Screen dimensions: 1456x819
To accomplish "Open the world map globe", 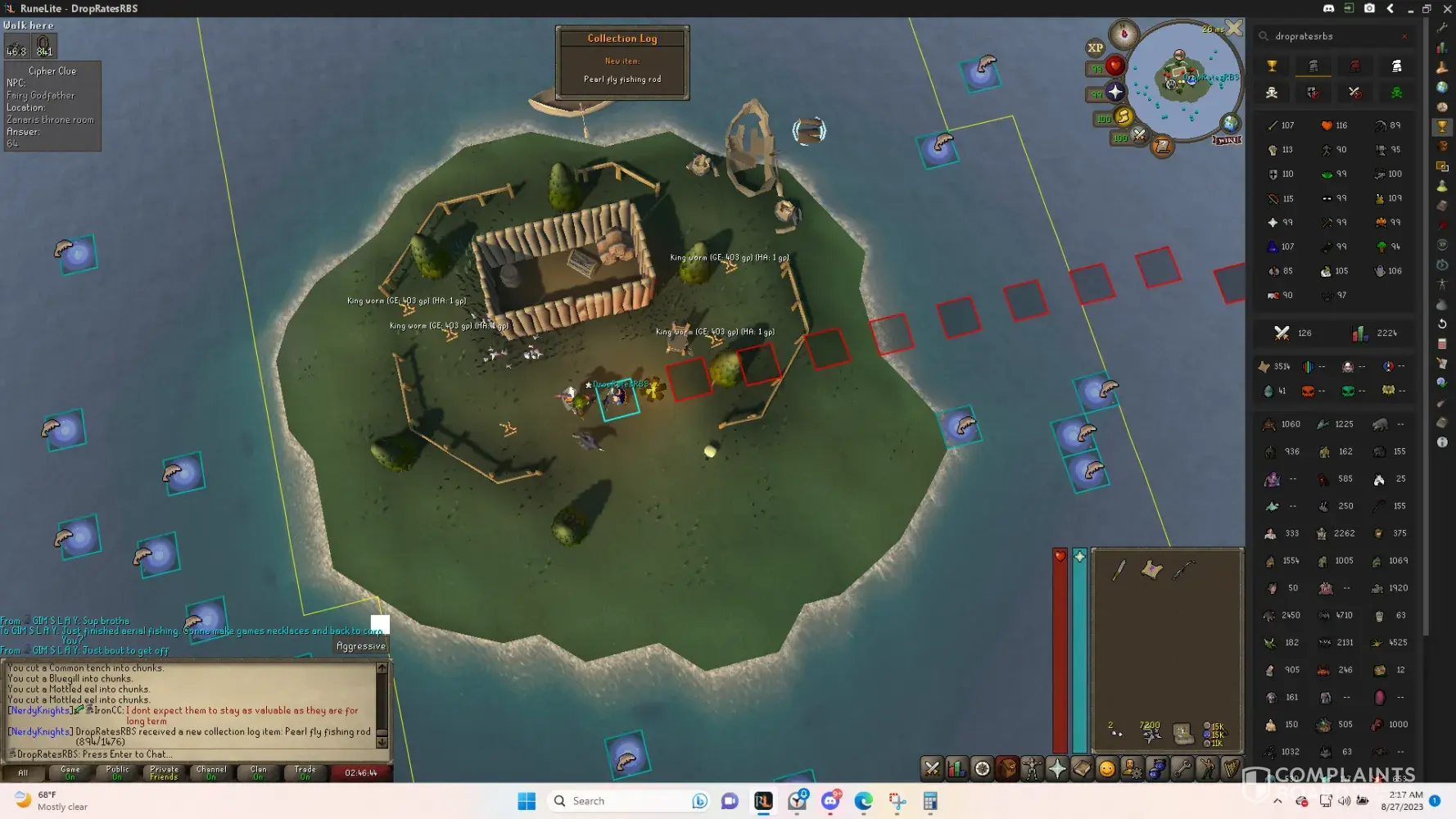I will (1230, 124).
